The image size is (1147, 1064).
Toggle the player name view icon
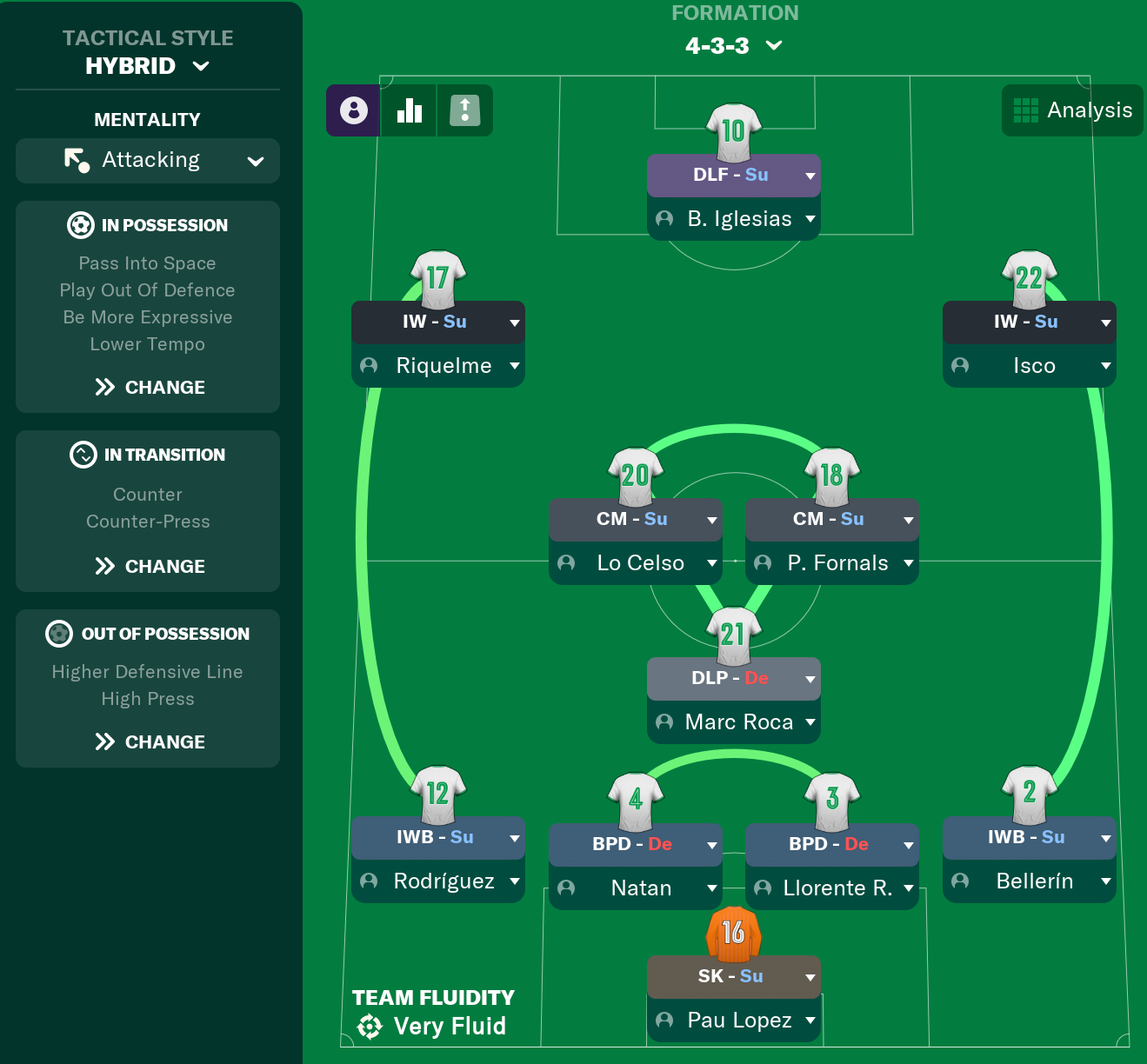(353, 110)
